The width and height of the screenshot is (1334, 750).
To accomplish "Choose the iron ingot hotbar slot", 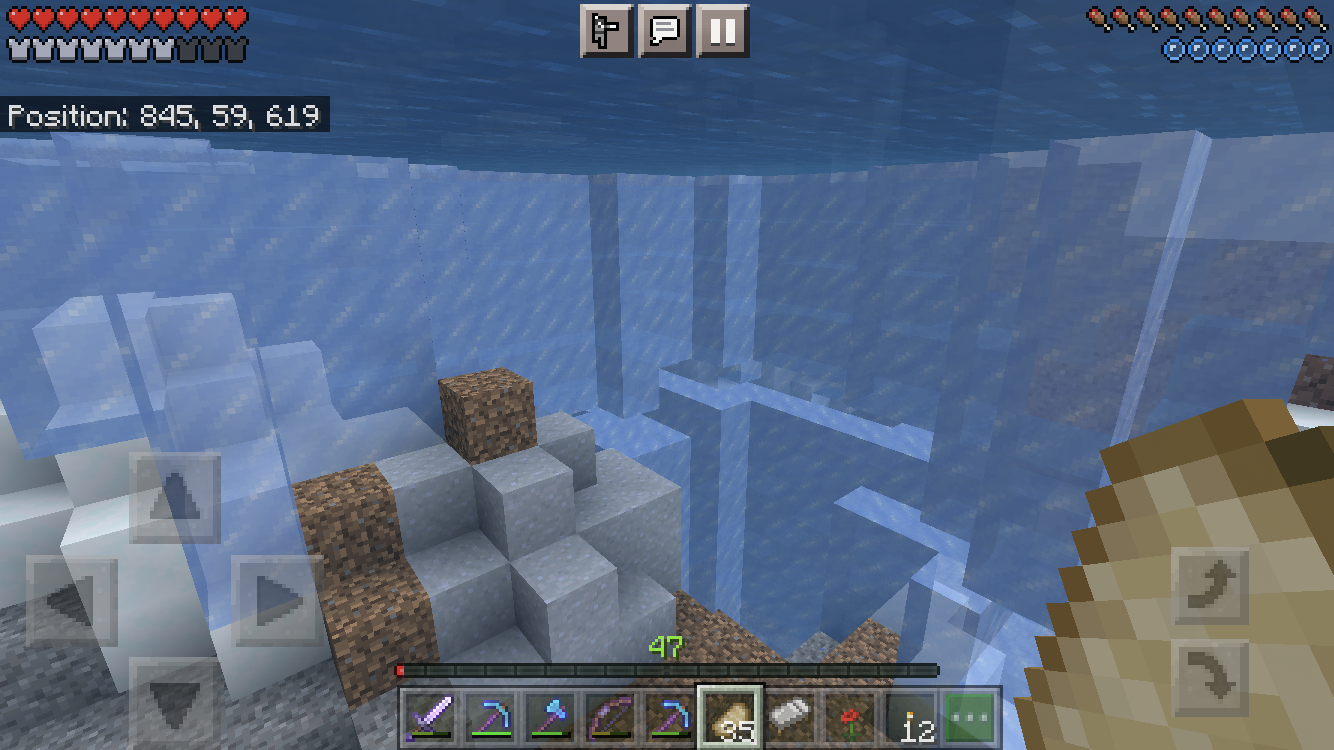I will point(790,717).
